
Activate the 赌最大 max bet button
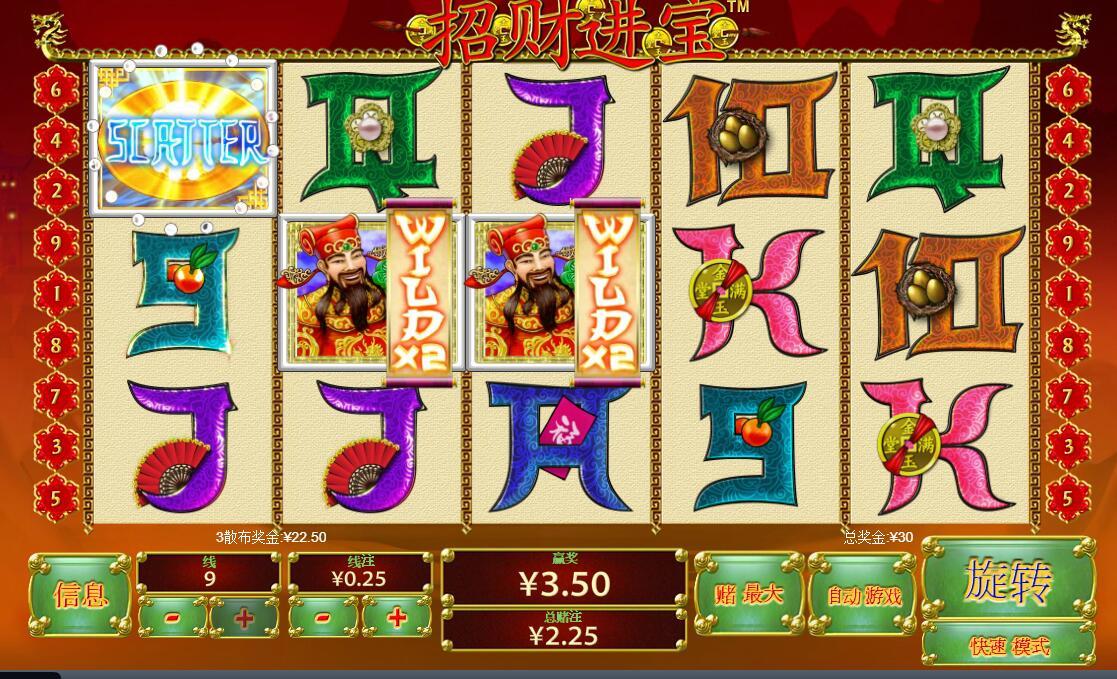pyautogui.click(x=749, y=594)
